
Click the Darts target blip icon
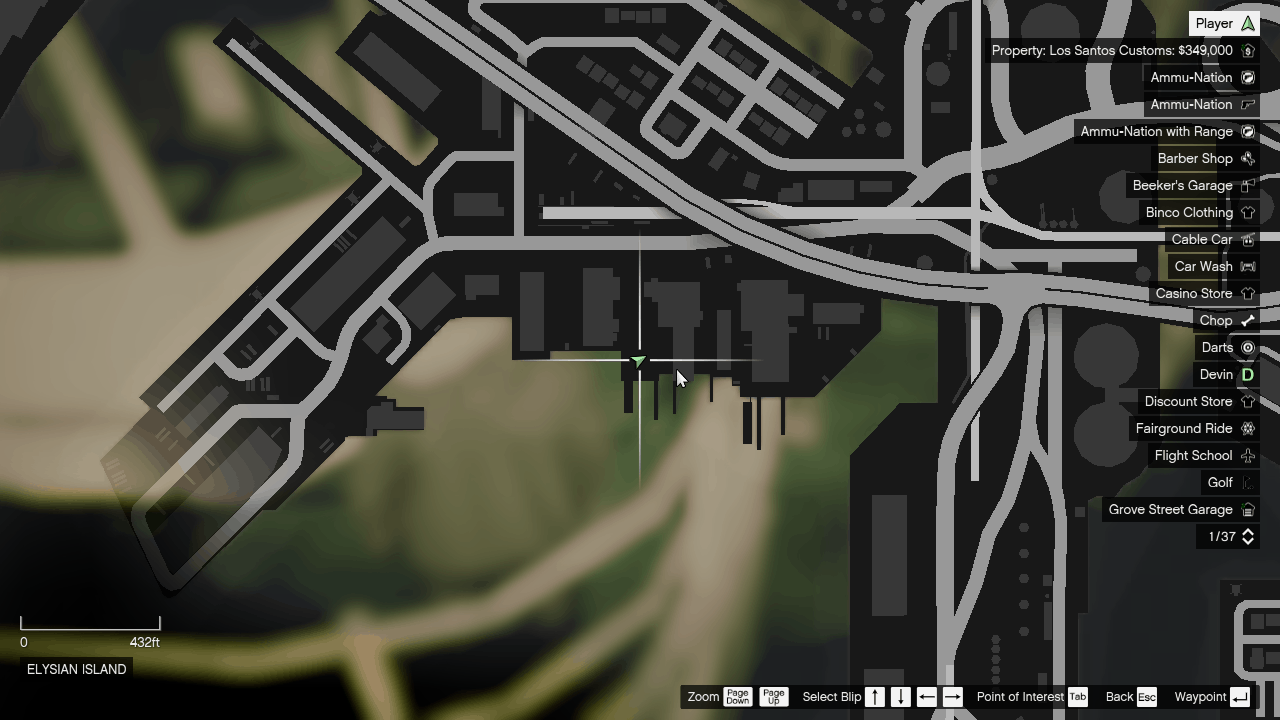tap(1248, 347)
